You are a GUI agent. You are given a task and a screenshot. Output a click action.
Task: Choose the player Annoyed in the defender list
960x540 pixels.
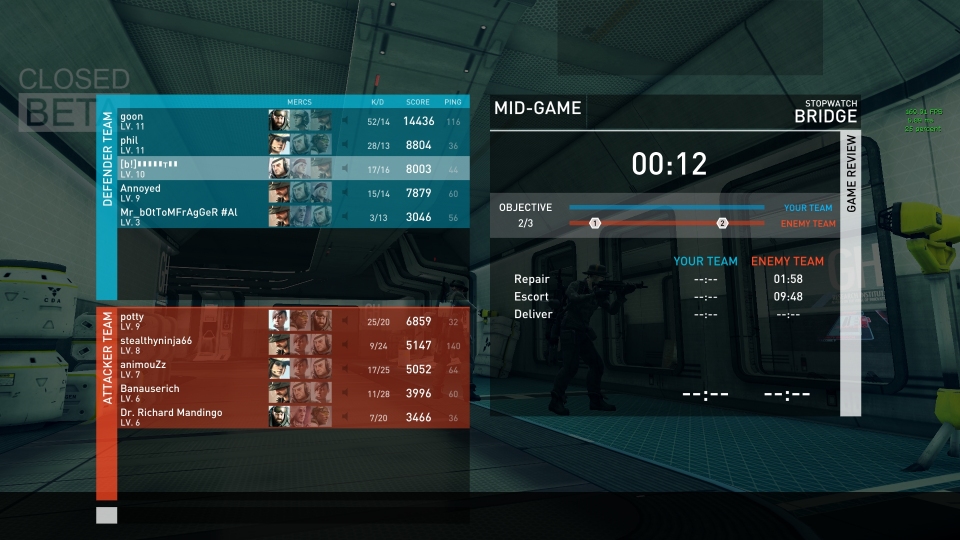[190, 193]
